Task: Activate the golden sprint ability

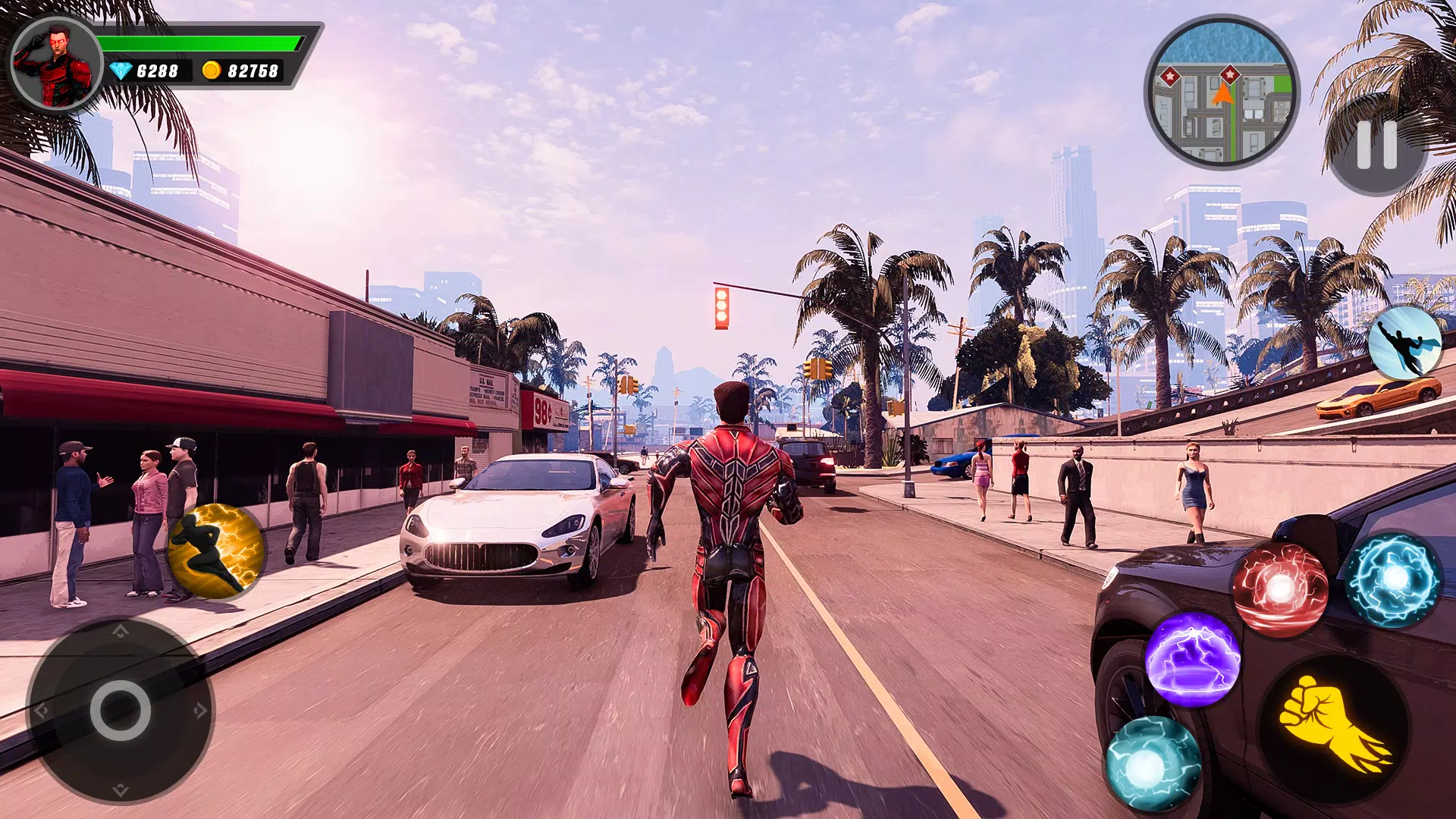Action: coord(216,551)
